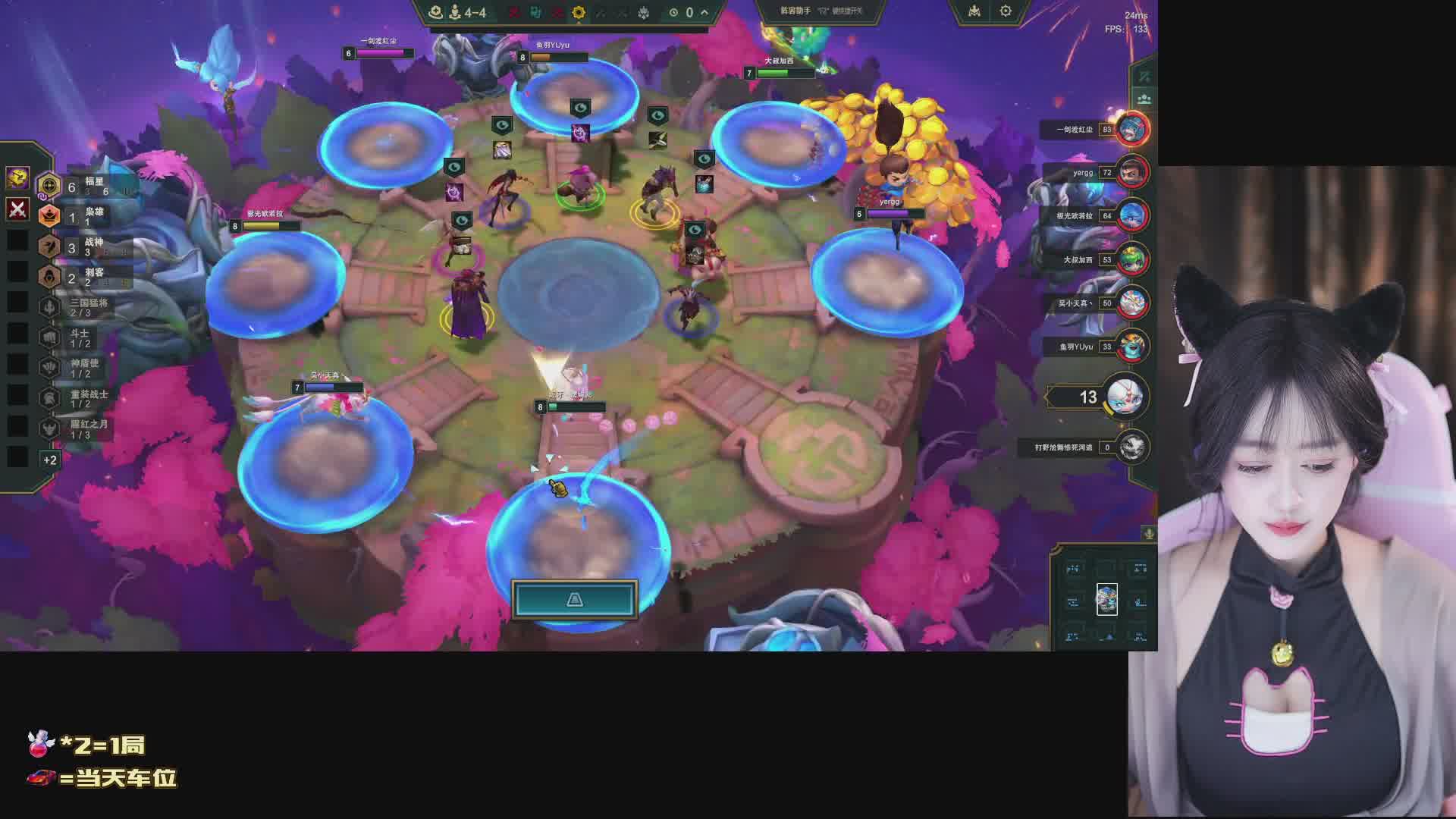View the 刺客 trait entry
Viewport: 1456px width, 819px height.
point(83,277)
